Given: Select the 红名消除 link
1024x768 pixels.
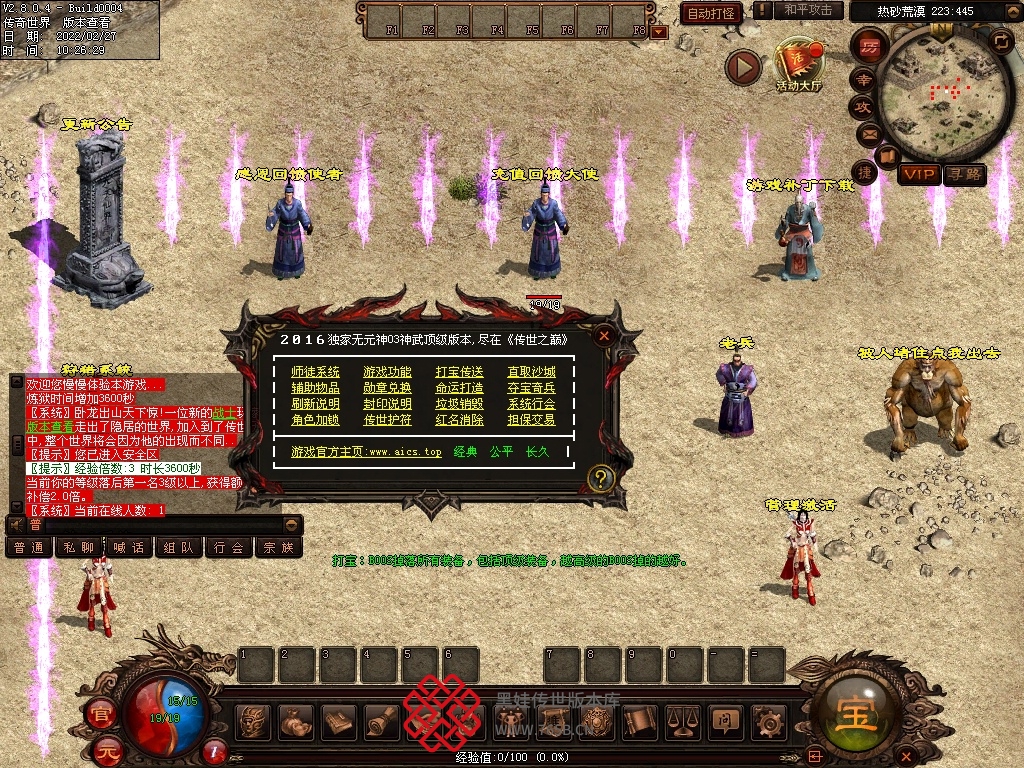Looking at the screenshot, I should pos(459,420).
